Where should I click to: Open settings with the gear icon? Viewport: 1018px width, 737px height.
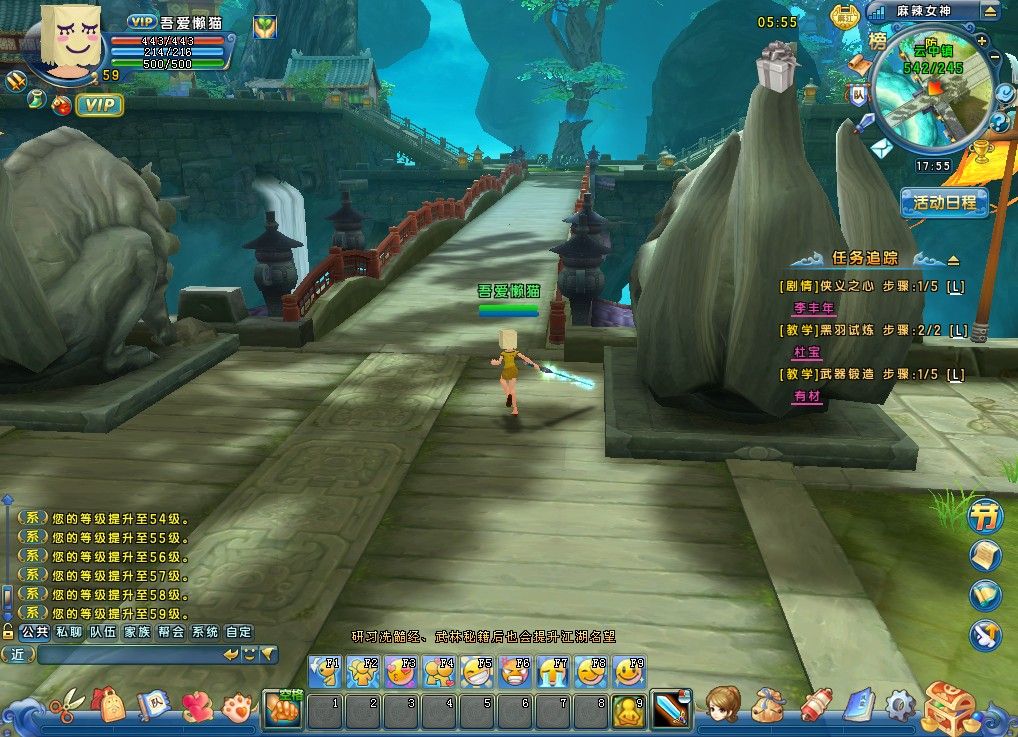900,705
